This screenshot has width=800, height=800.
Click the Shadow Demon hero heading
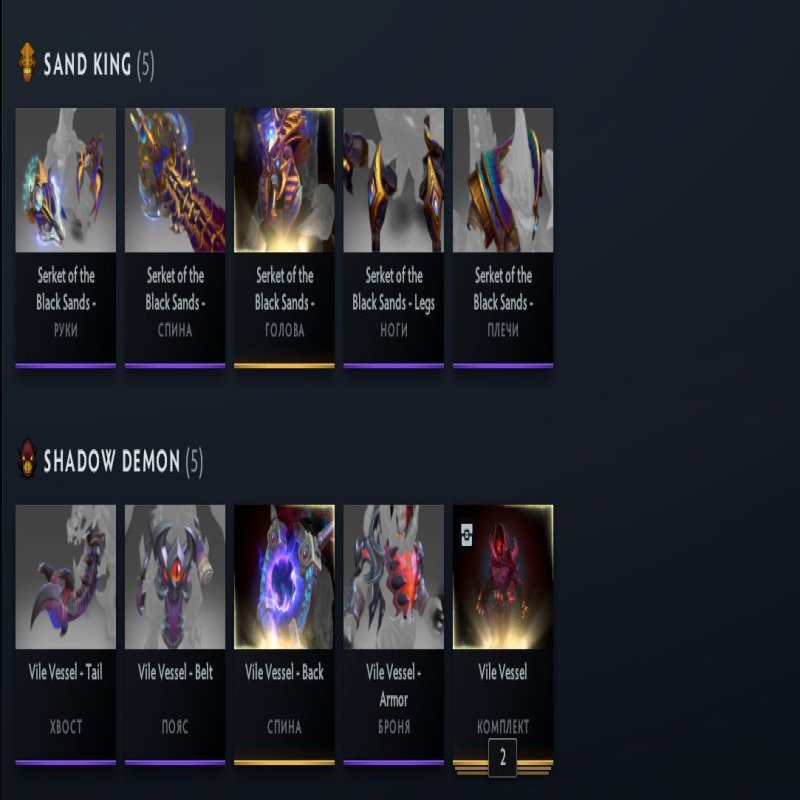(x=111, y=462)
